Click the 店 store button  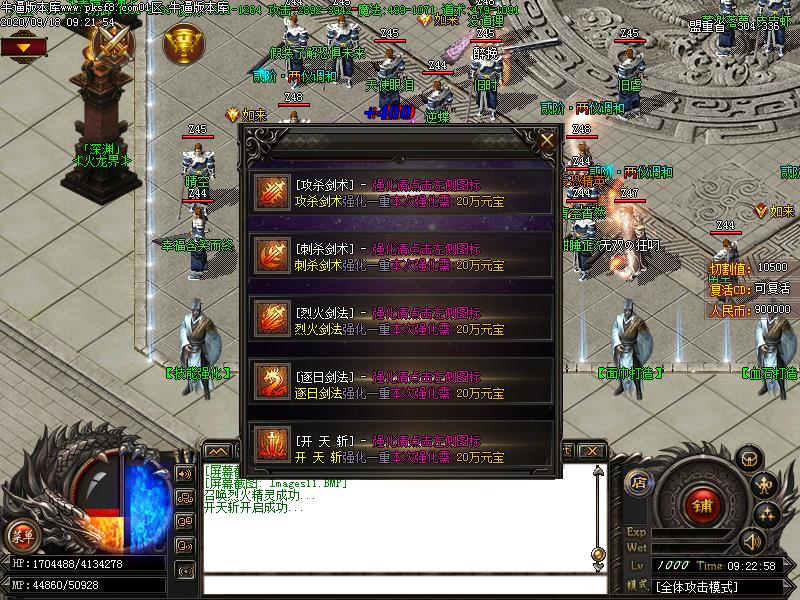pyautogui.click(x=639, y=482)
